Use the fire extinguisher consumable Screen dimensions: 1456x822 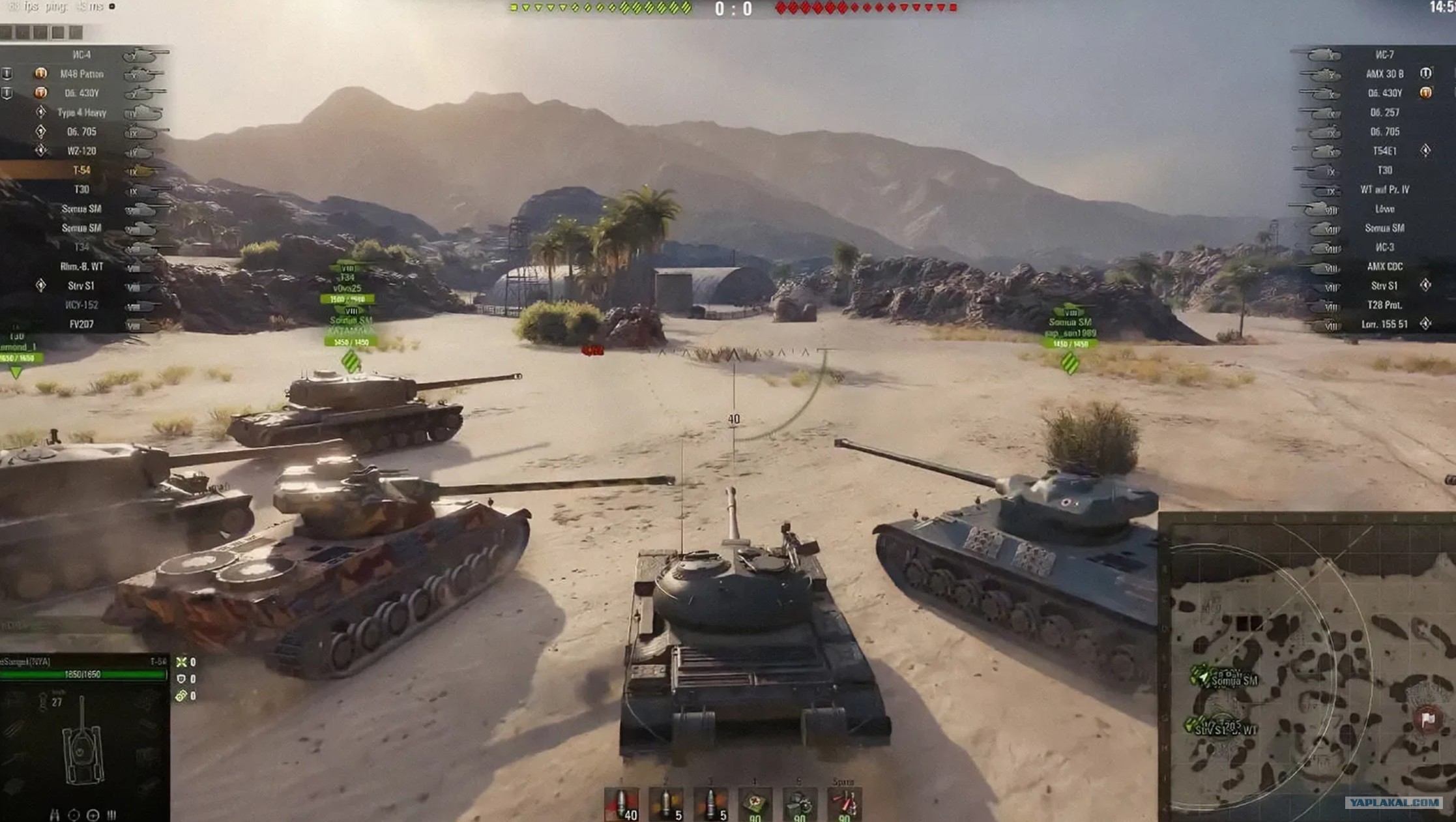pos(844,805)
